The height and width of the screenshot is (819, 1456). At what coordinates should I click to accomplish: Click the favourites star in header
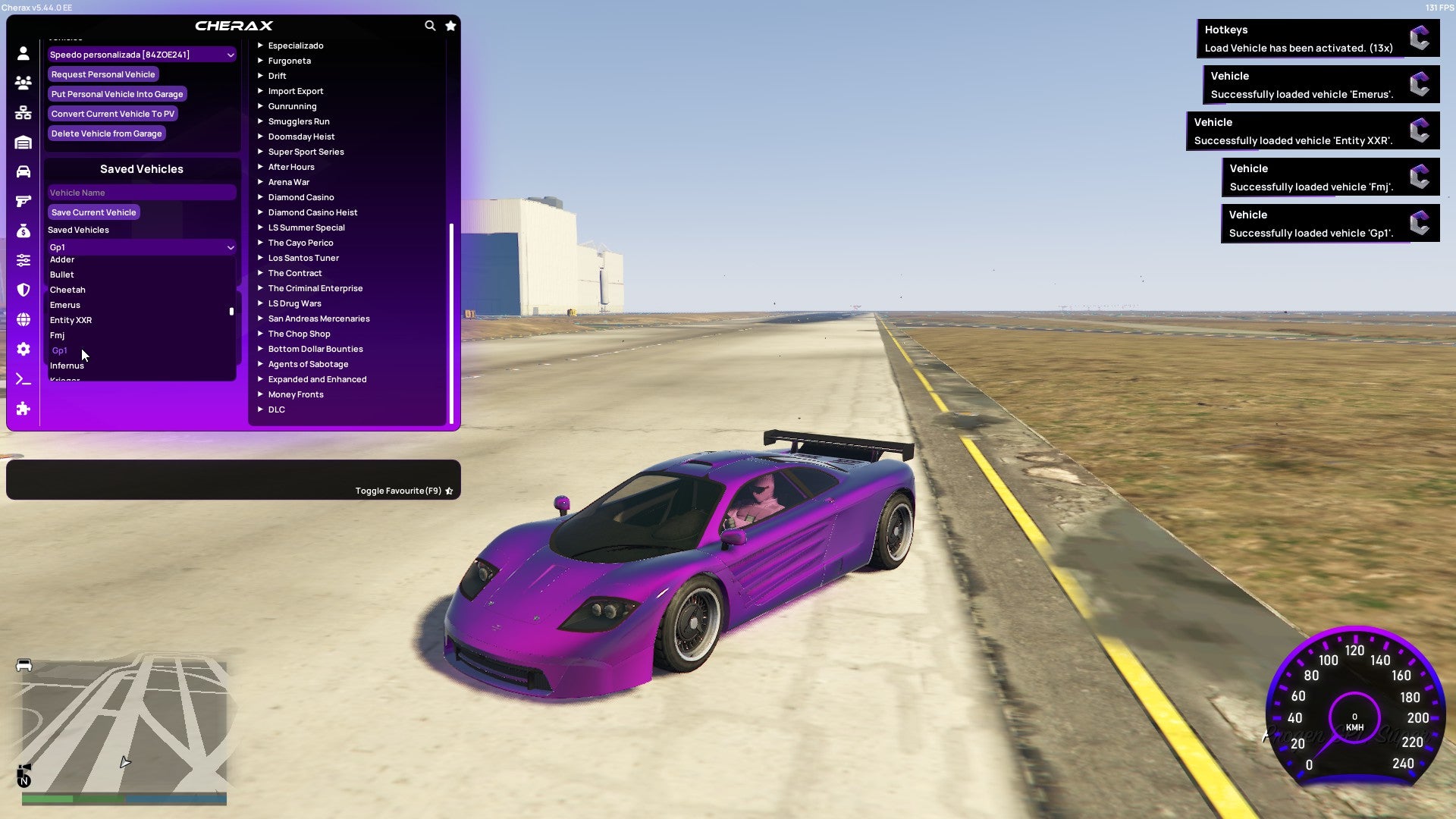[450, 25]
